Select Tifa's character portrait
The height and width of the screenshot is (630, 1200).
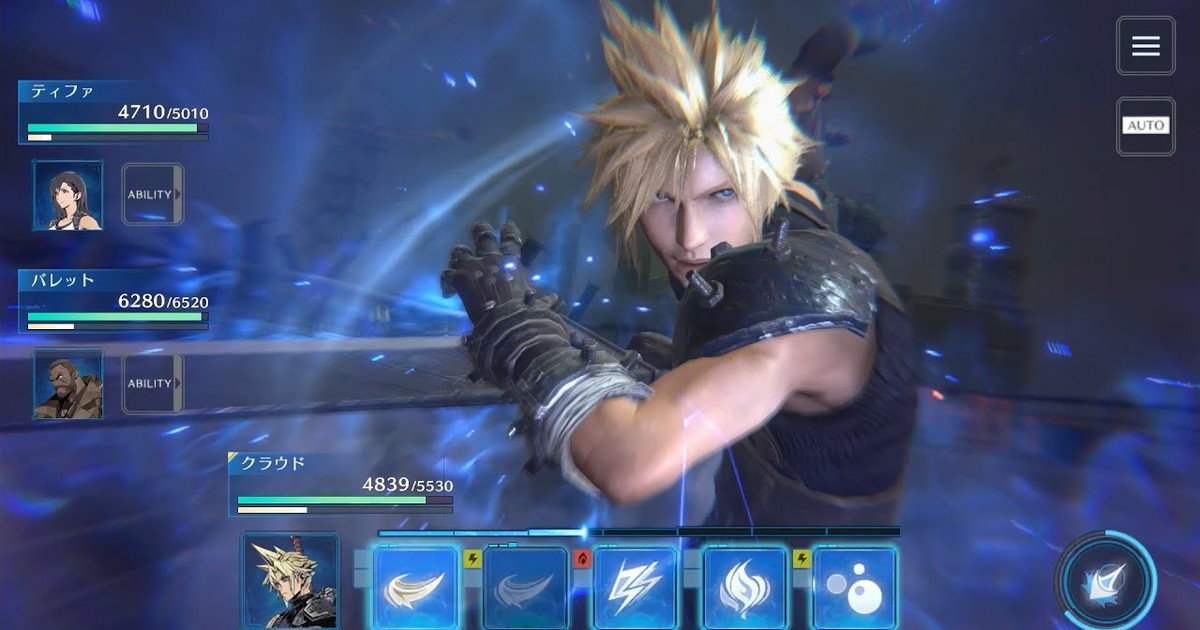click(x=68, y=195)
